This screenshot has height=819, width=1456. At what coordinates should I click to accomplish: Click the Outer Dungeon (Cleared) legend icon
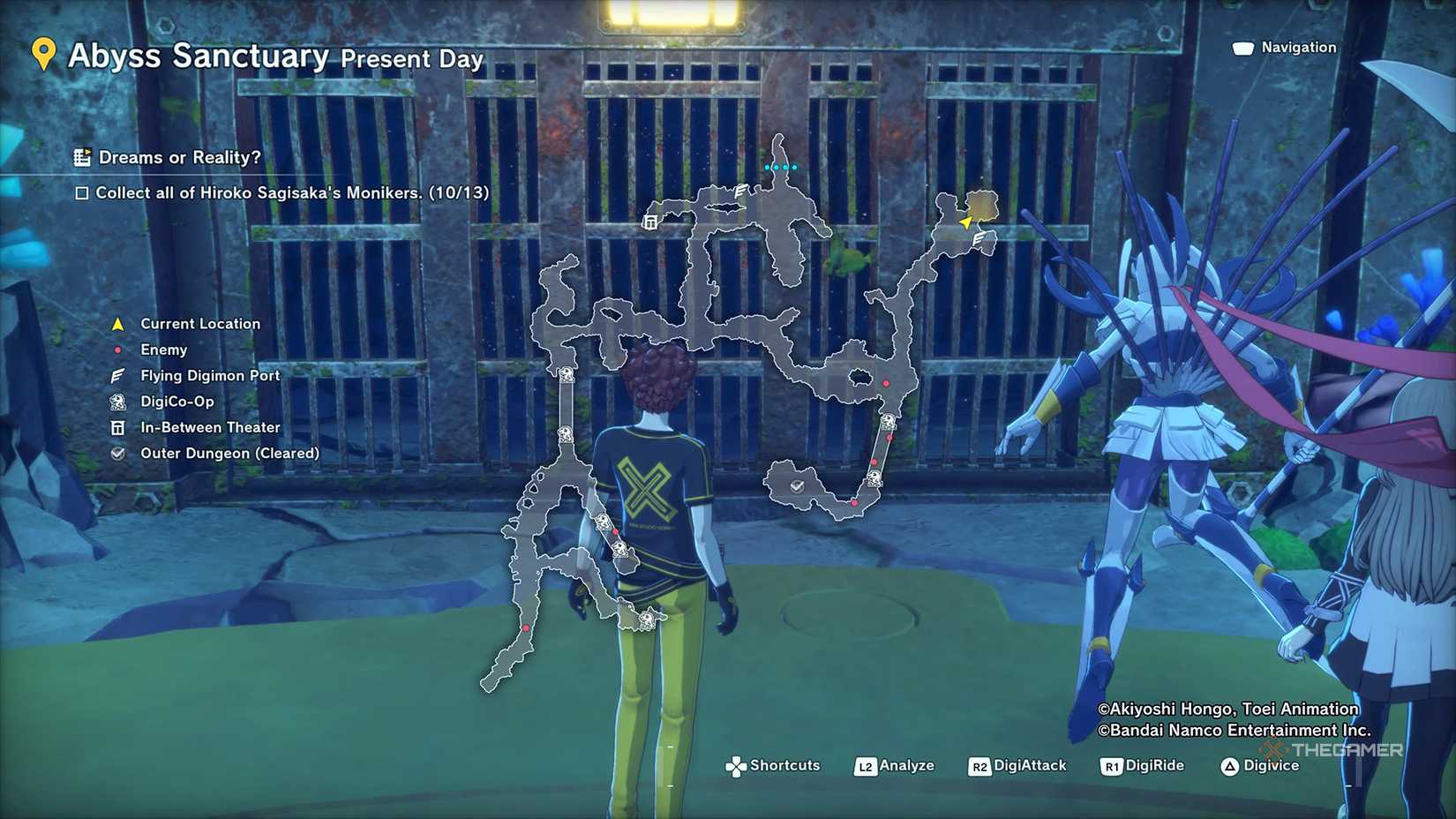point(117,453)
